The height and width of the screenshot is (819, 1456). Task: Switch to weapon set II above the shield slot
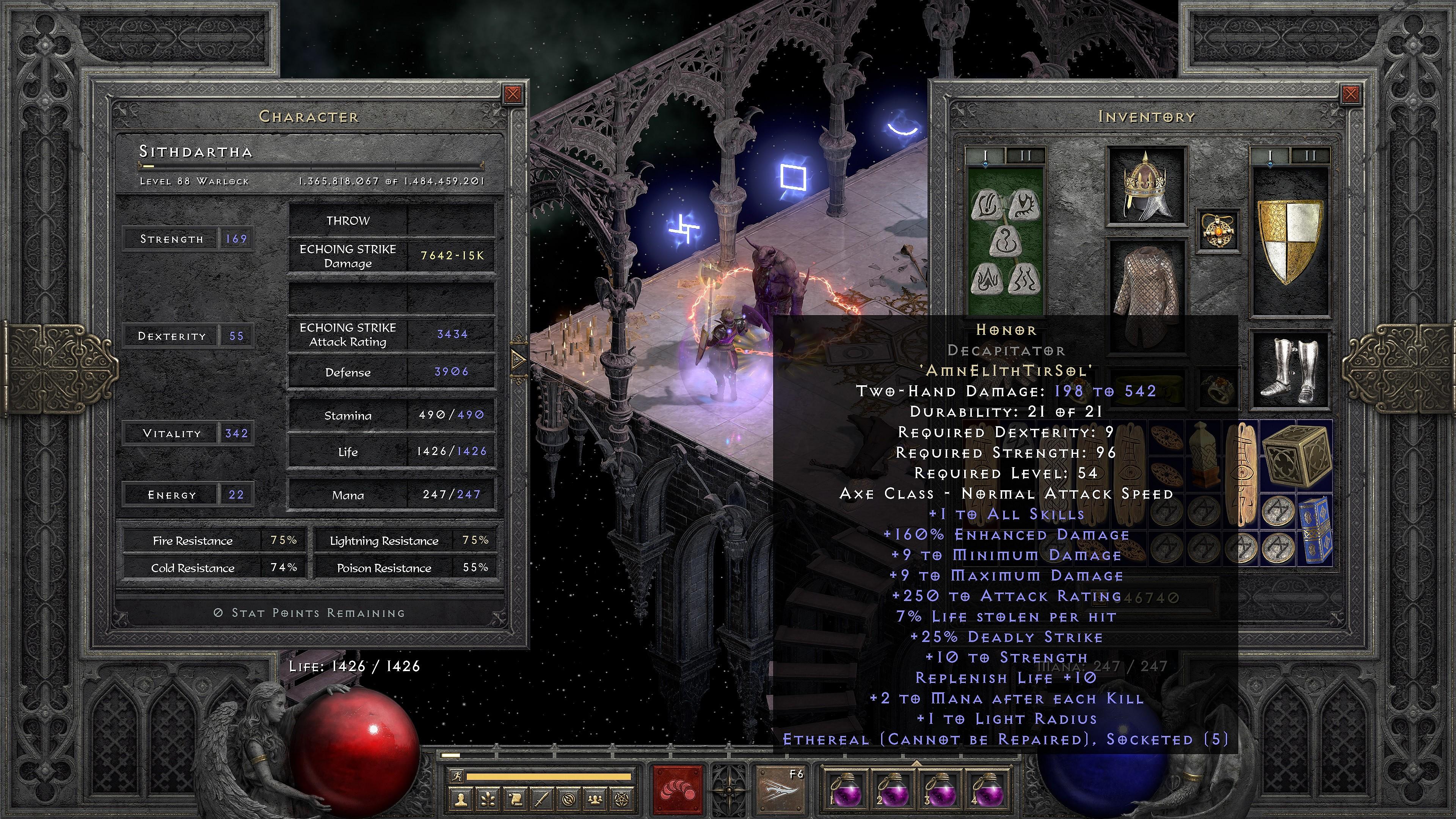(1310, 155)
